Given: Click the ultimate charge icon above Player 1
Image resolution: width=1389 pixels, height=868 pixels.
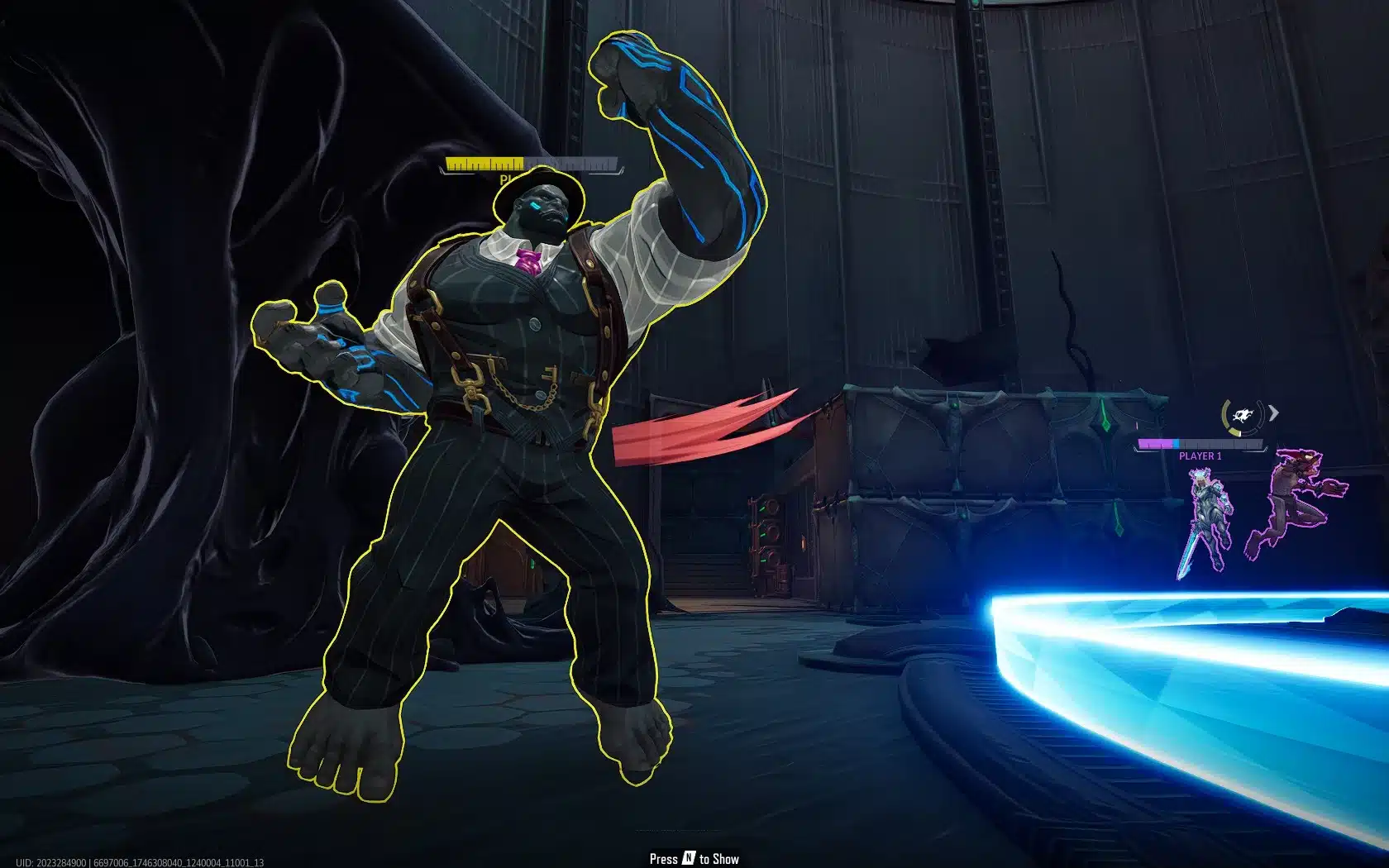Looking at the screenshot, I should click(x=1242, y=416).
